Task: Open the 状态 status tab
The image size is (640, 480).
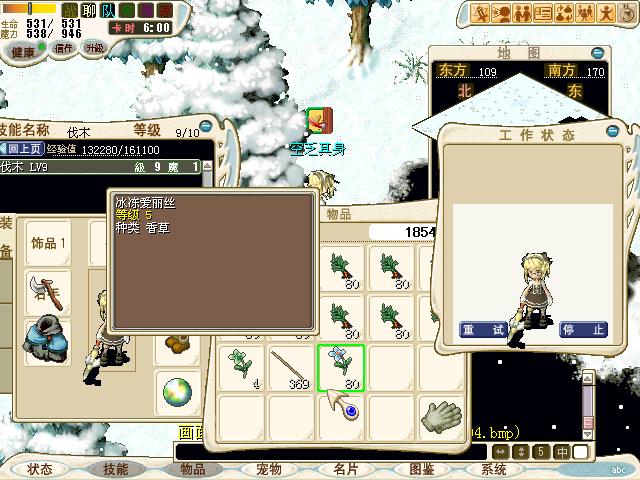Action: 40,469
